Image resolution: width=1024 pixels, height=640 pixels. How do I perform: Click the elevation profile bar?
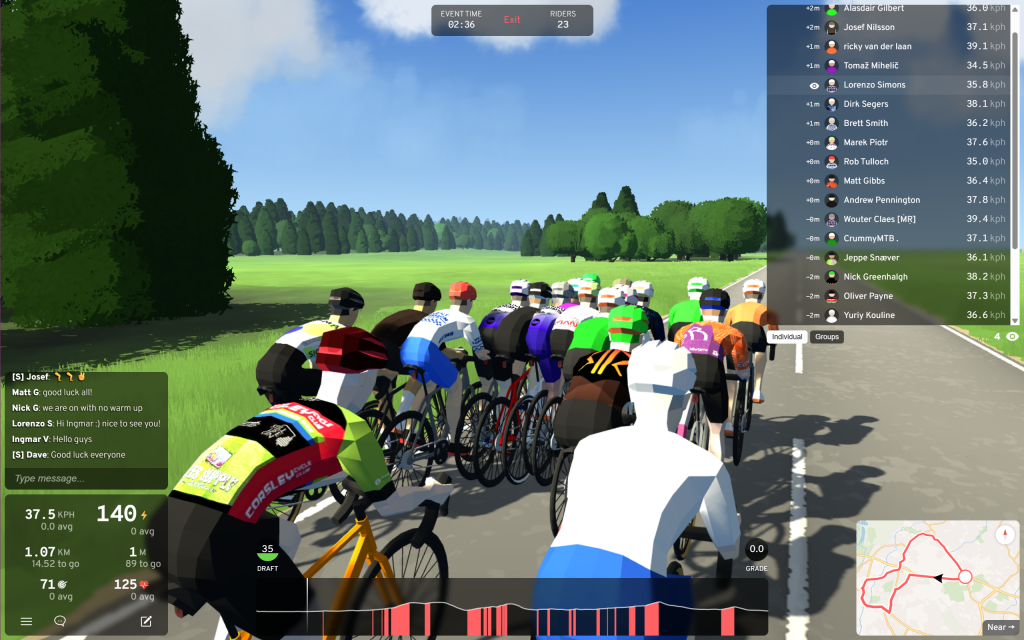click(x=511, y=608)
